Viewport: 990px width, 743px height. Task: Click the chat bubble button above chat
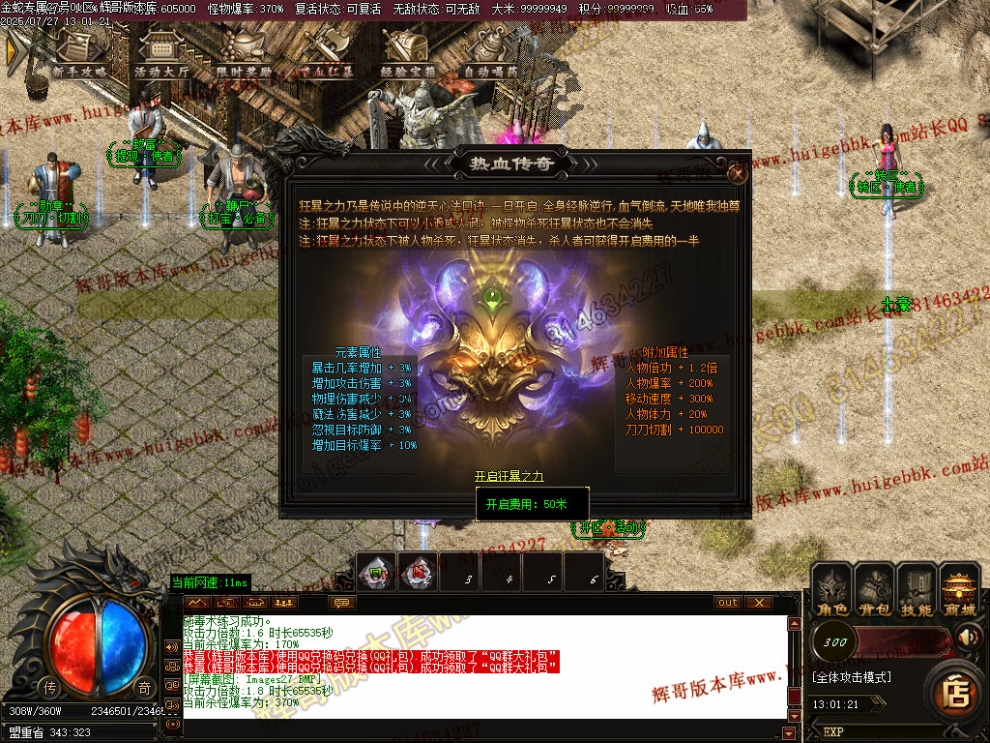pos(342,602)
